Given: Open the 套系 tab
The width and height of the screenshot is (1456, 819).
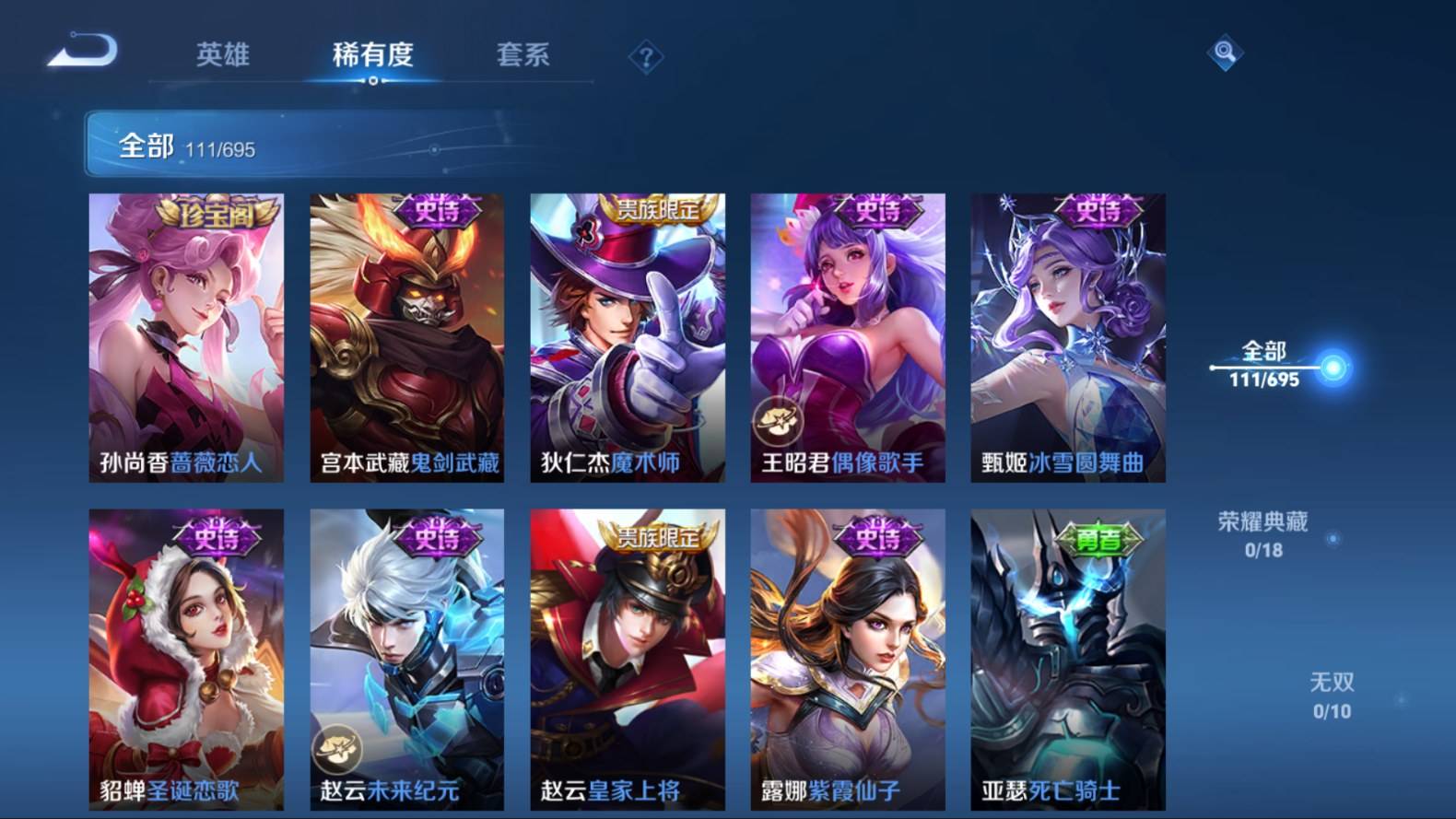Looking at the screenshot, I should pyautogui.click(x=523, y=55).
